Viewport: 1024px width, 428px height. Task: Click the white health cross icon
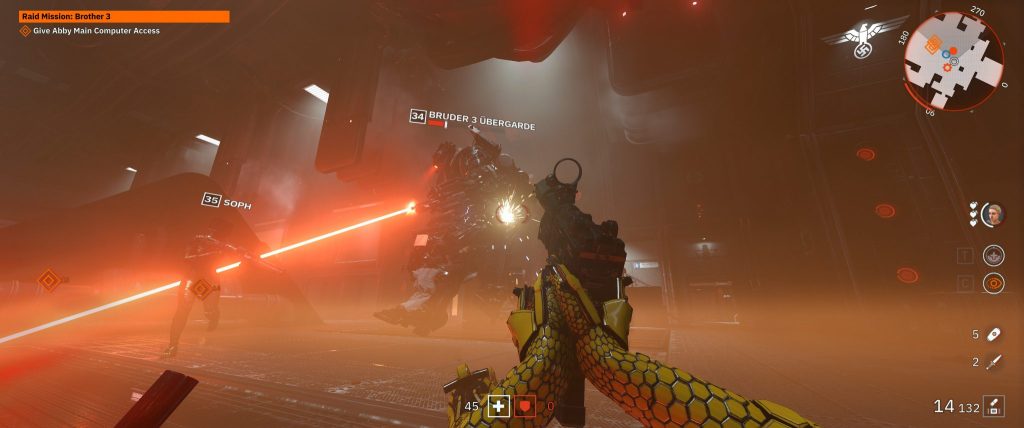497,406
